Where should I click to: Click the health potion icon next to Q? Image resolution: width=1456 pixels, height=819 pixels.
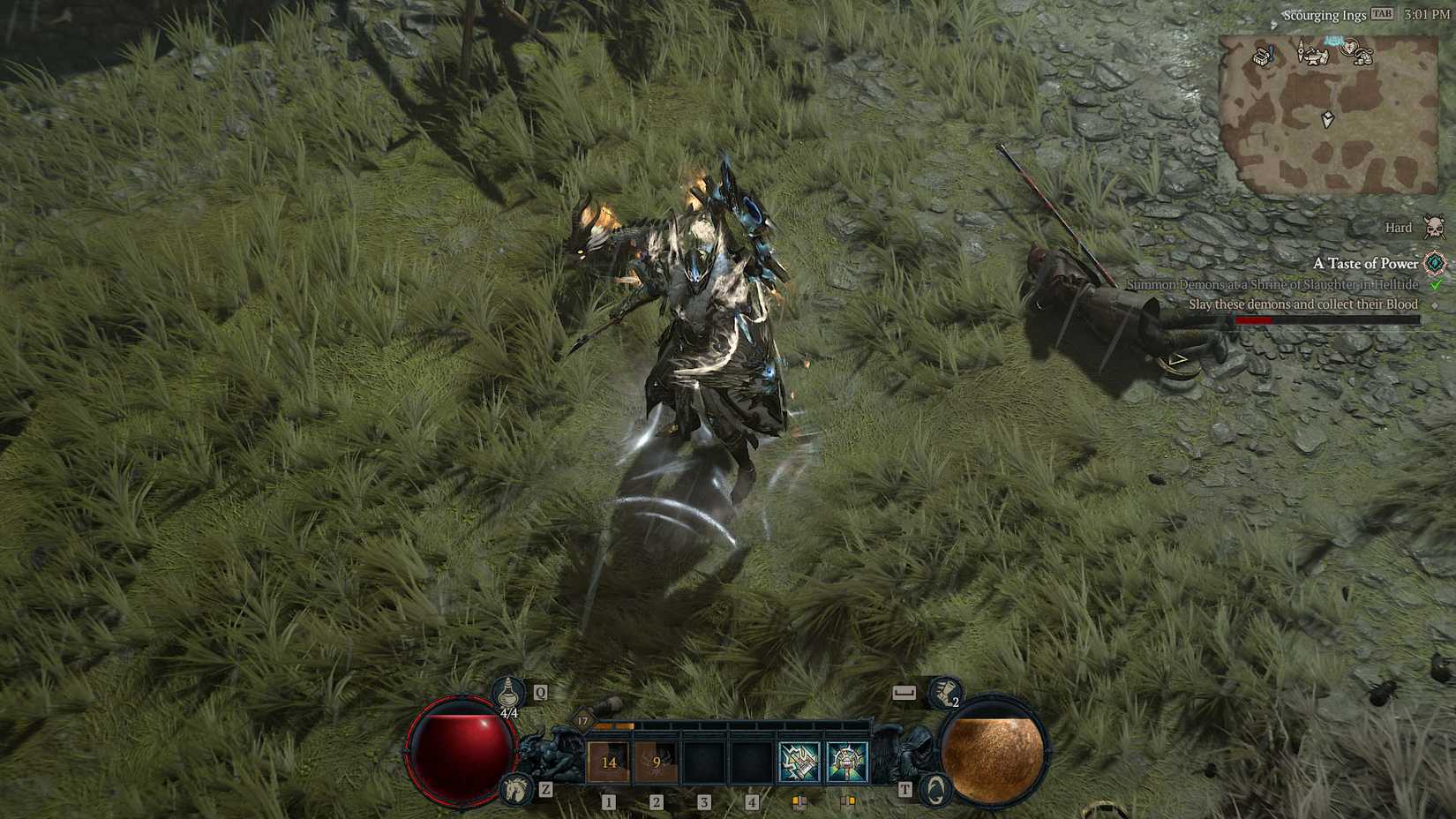tap(508, 693)
